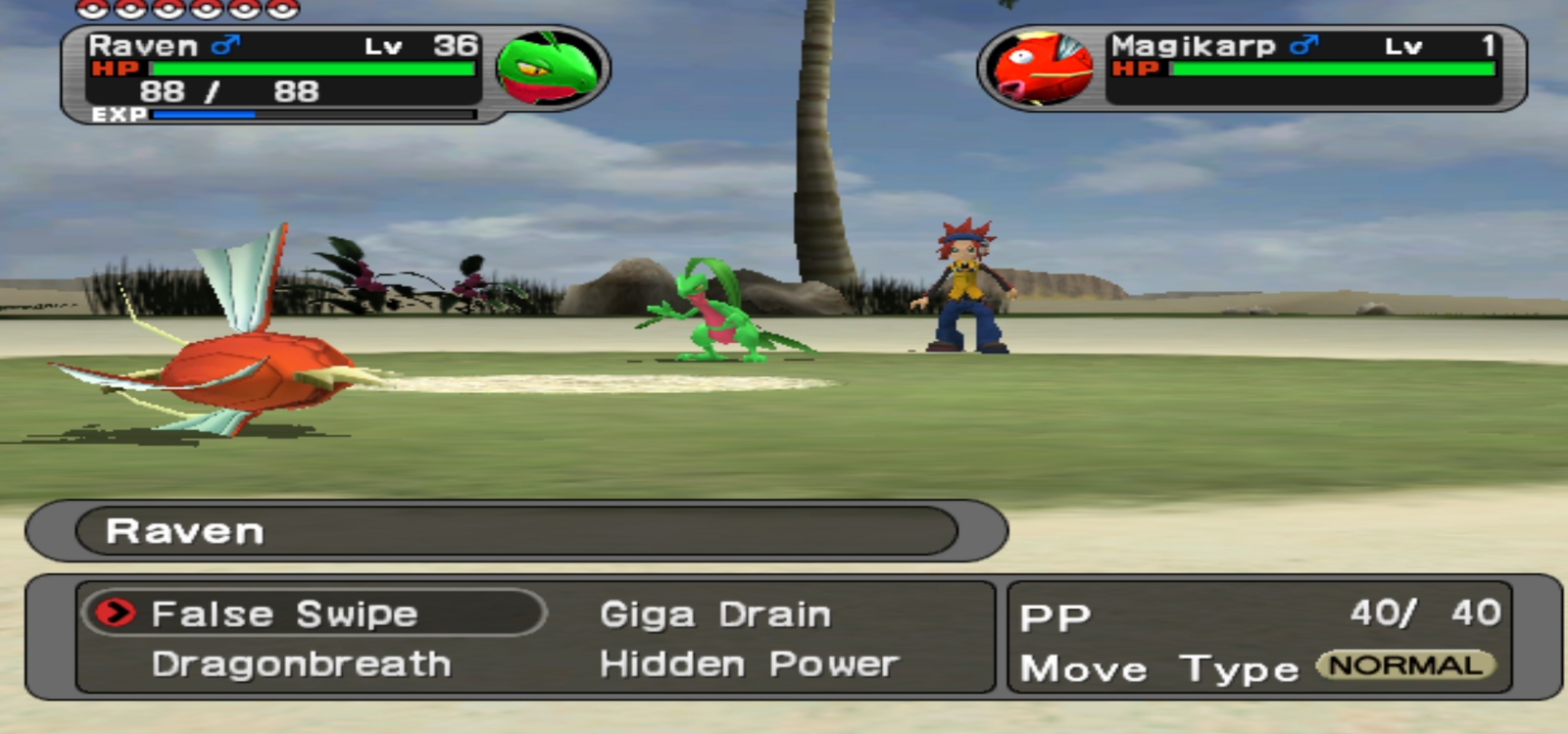Choose the Giga Drain move
The height and width of the screenshot is (734, 1568).
click(715, 614)
